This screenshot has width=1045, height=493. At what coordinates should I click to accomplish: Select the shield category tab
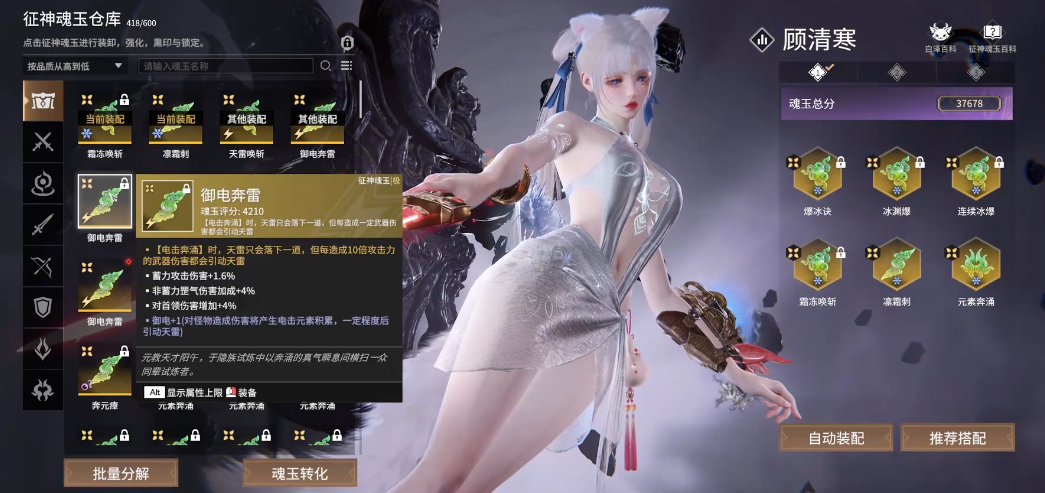click(43, 307)
